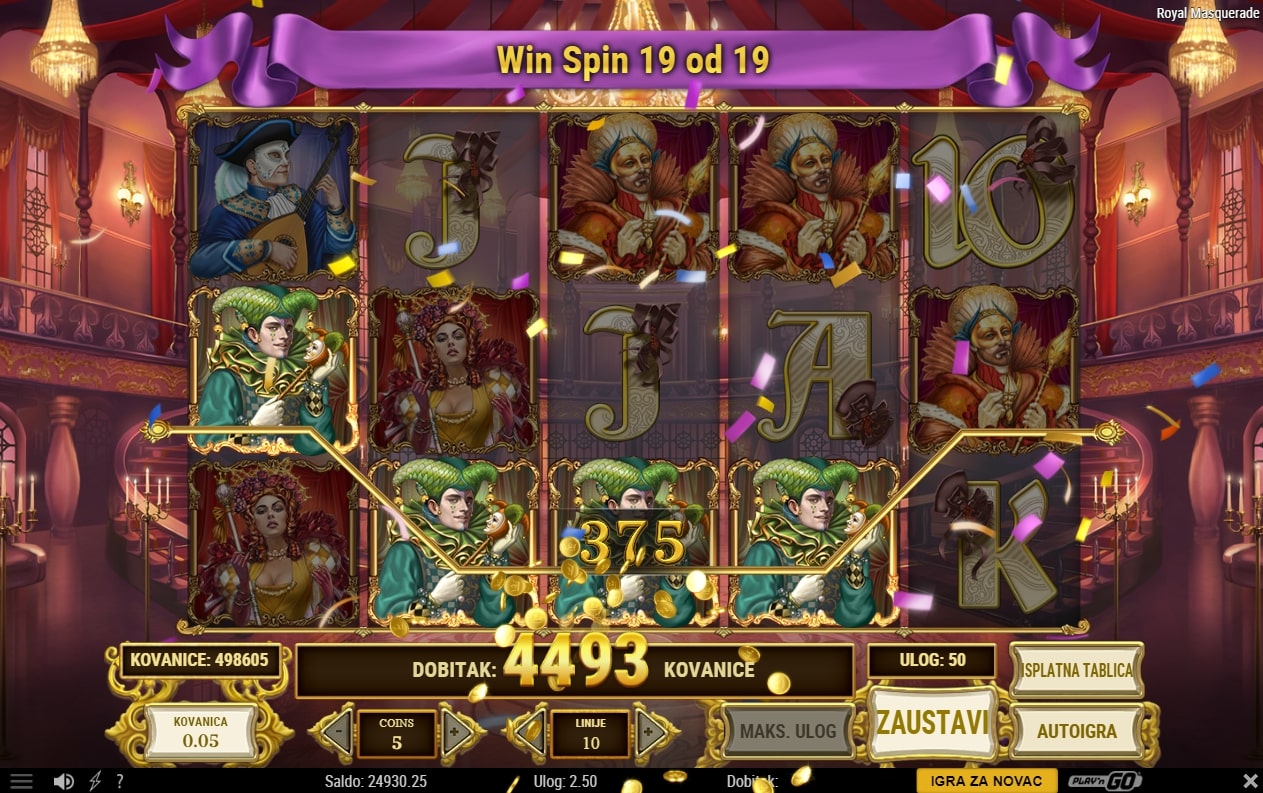Close the game with the X button
Screen dimensions: 1263x793
click(x=1250, y=781)
